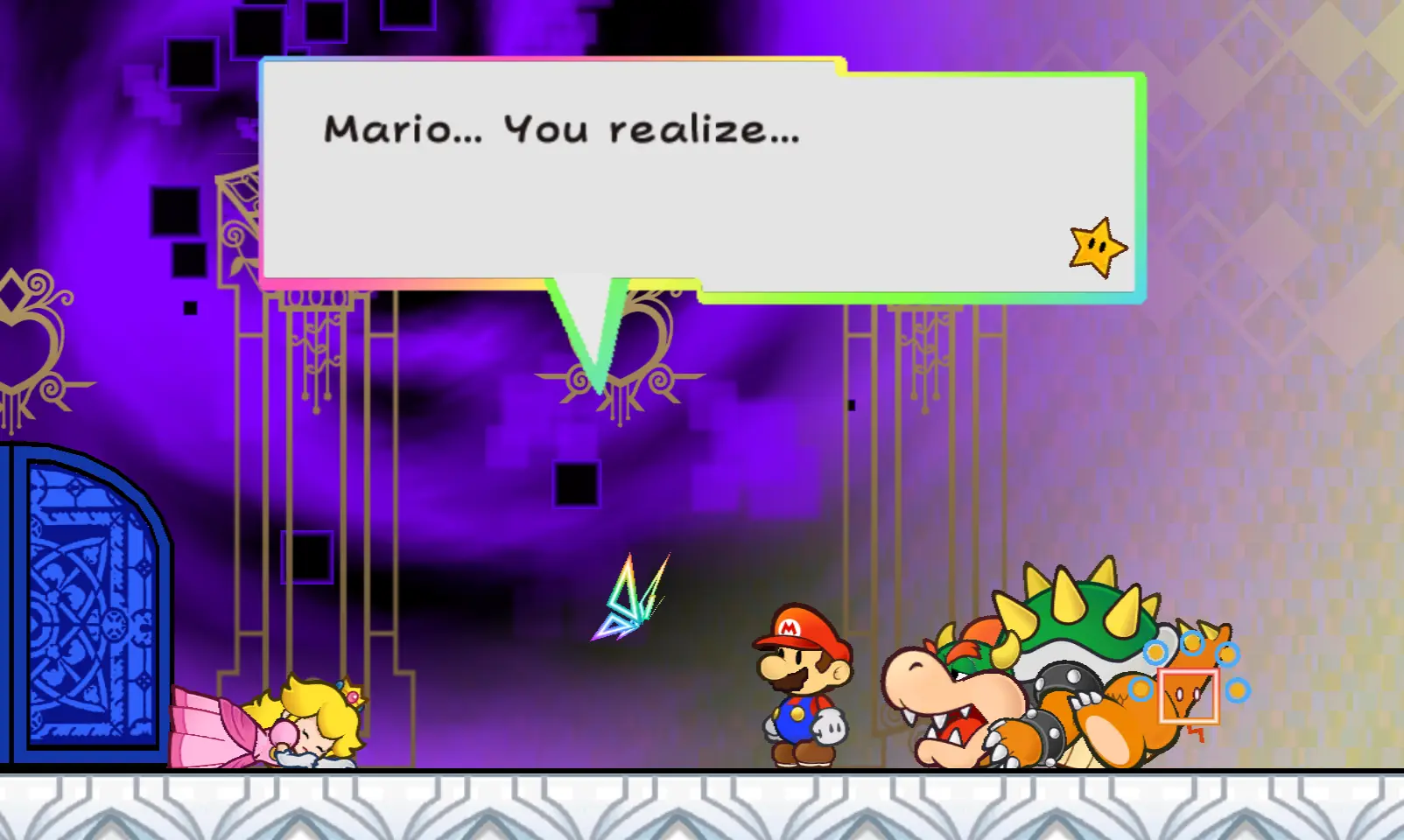
Task: Advance dialogue via the star continue icon
Action: click(1098, 248)
